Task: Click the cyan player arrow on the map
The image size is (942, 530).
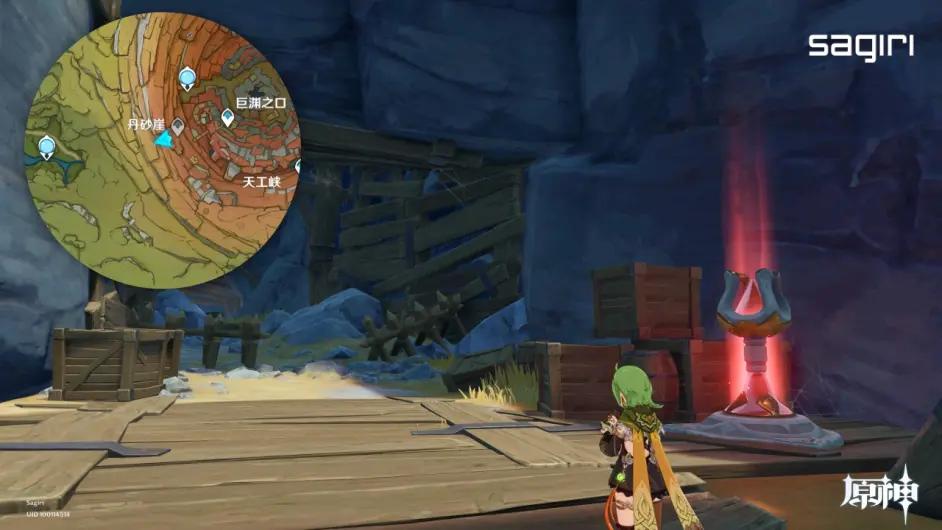Action: (164, 142)
